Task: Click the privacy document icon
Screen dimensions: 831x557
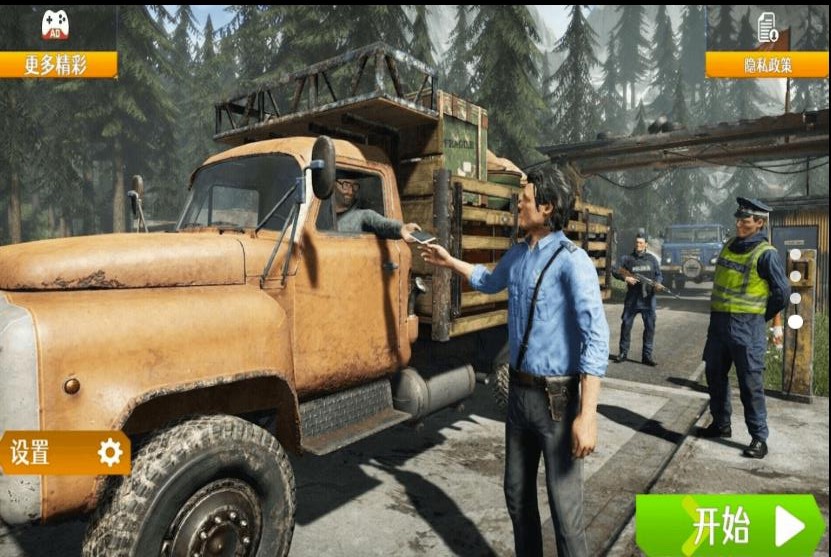Action: point(767,27)
